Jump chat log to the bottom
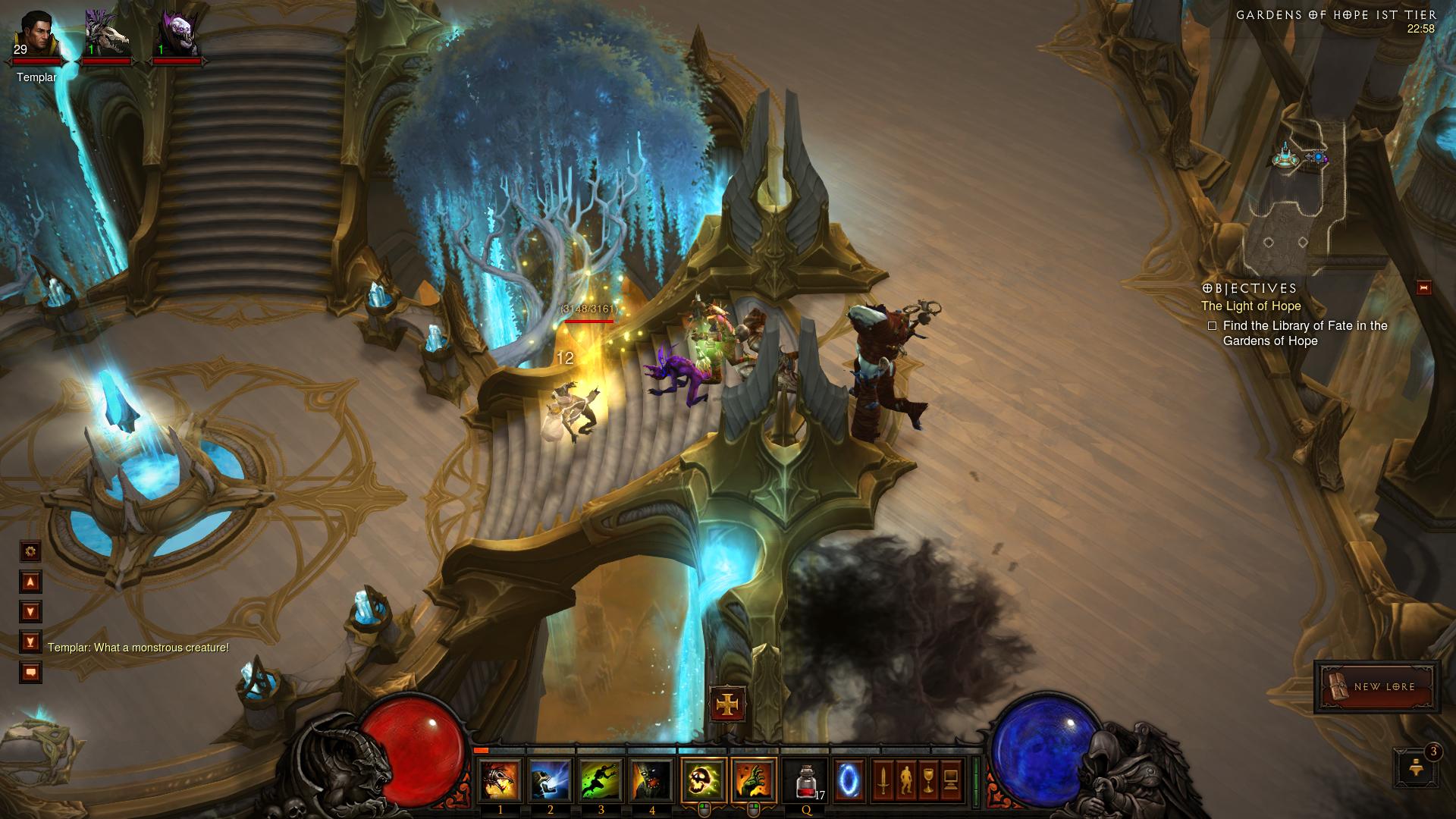 pos(30,642)
